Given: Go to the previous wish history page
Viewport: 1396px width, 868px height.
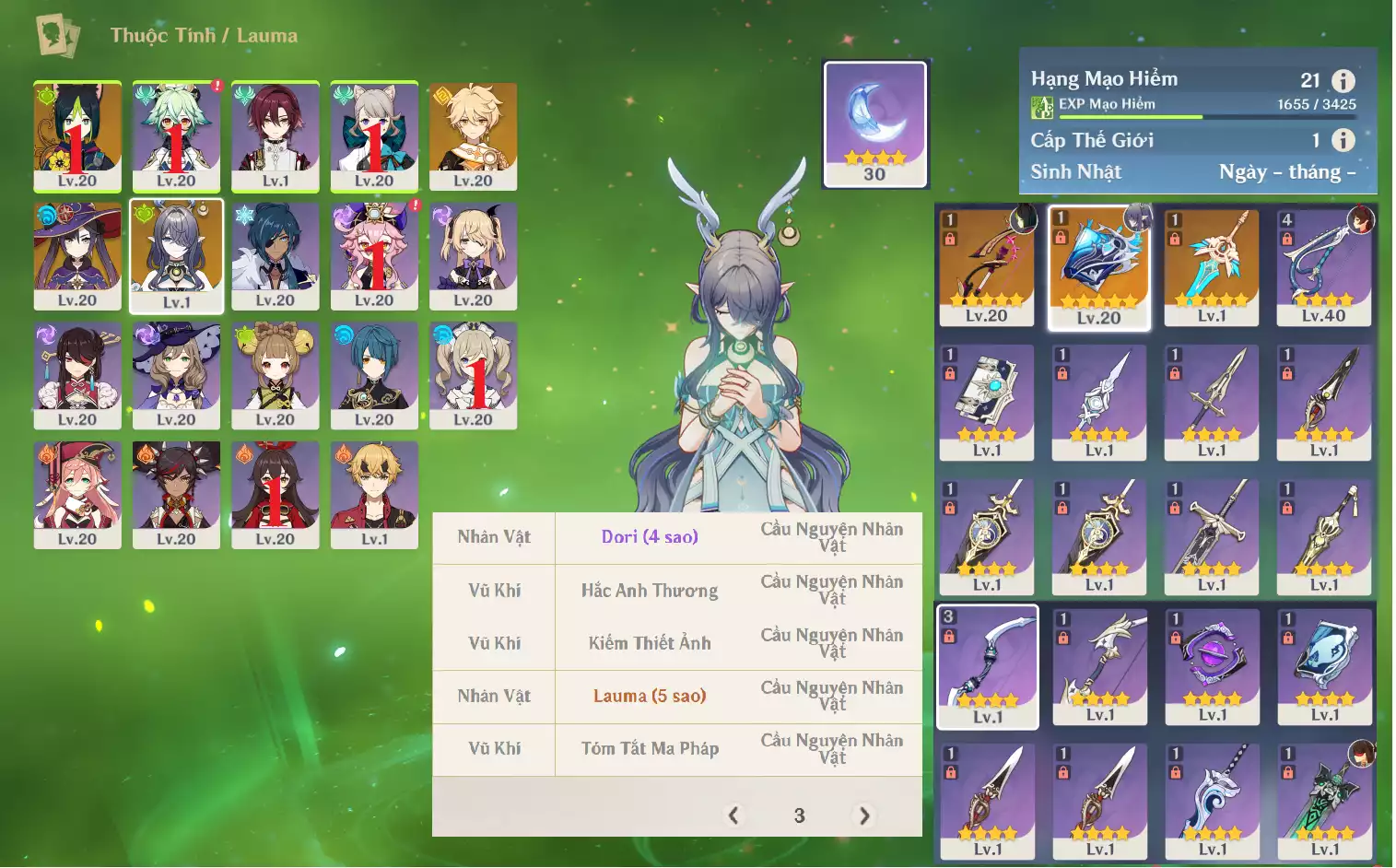Looking at the screenshot, I should pos(733,815).
